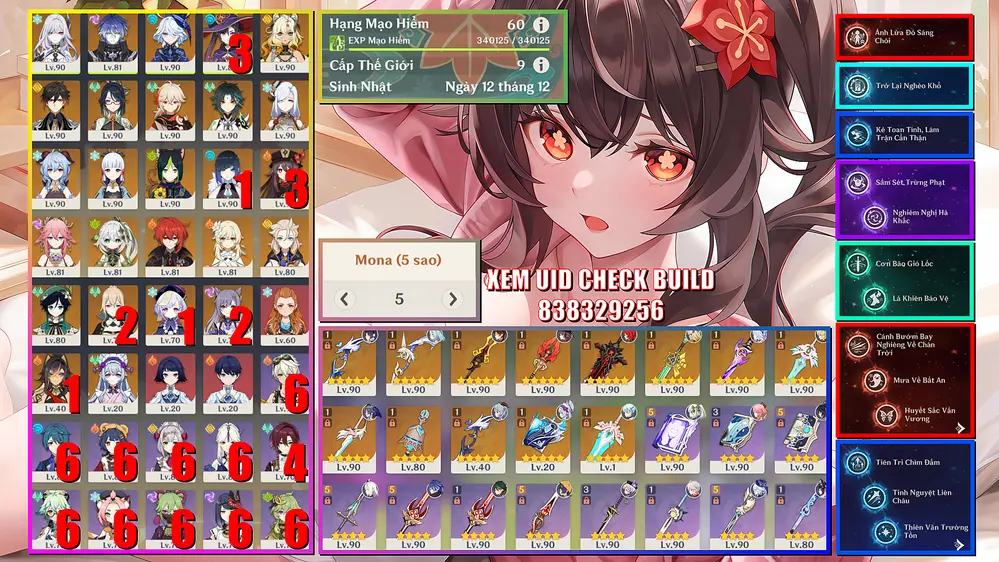
Task: Open the World Level info icon
Action: pyautogui.click(x=541, y=65)
